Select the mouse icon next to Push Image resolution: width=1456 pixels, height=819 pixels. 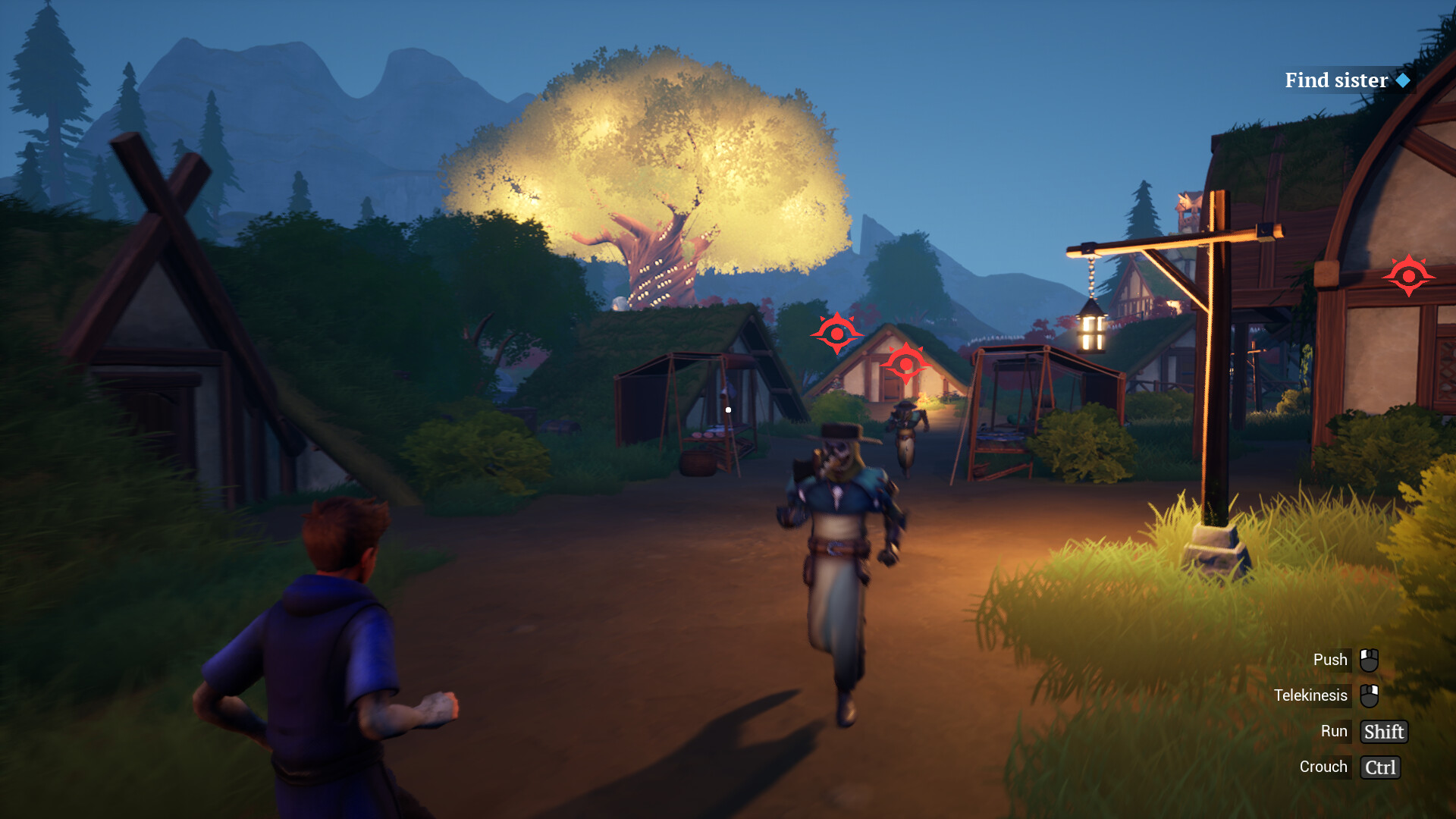click(1369, 659)
